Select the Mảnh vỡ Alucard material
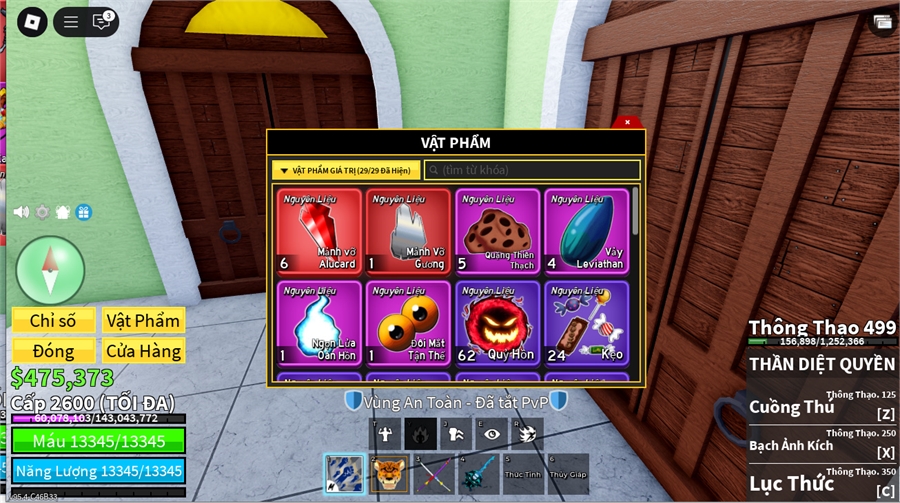900x503 pixels. (318, 231)
